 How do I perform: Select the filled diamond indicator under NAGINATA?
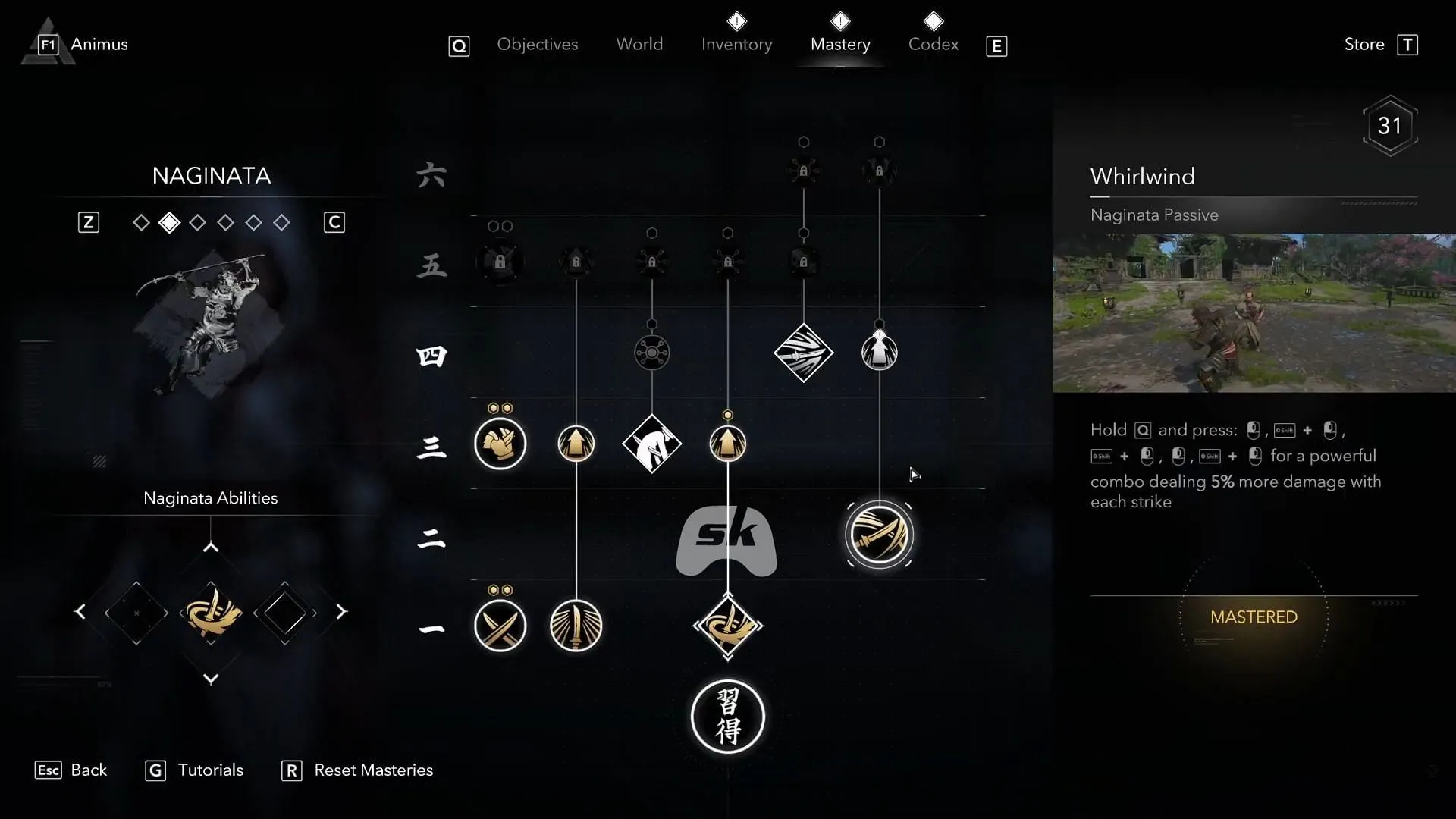tap(169, 222)
